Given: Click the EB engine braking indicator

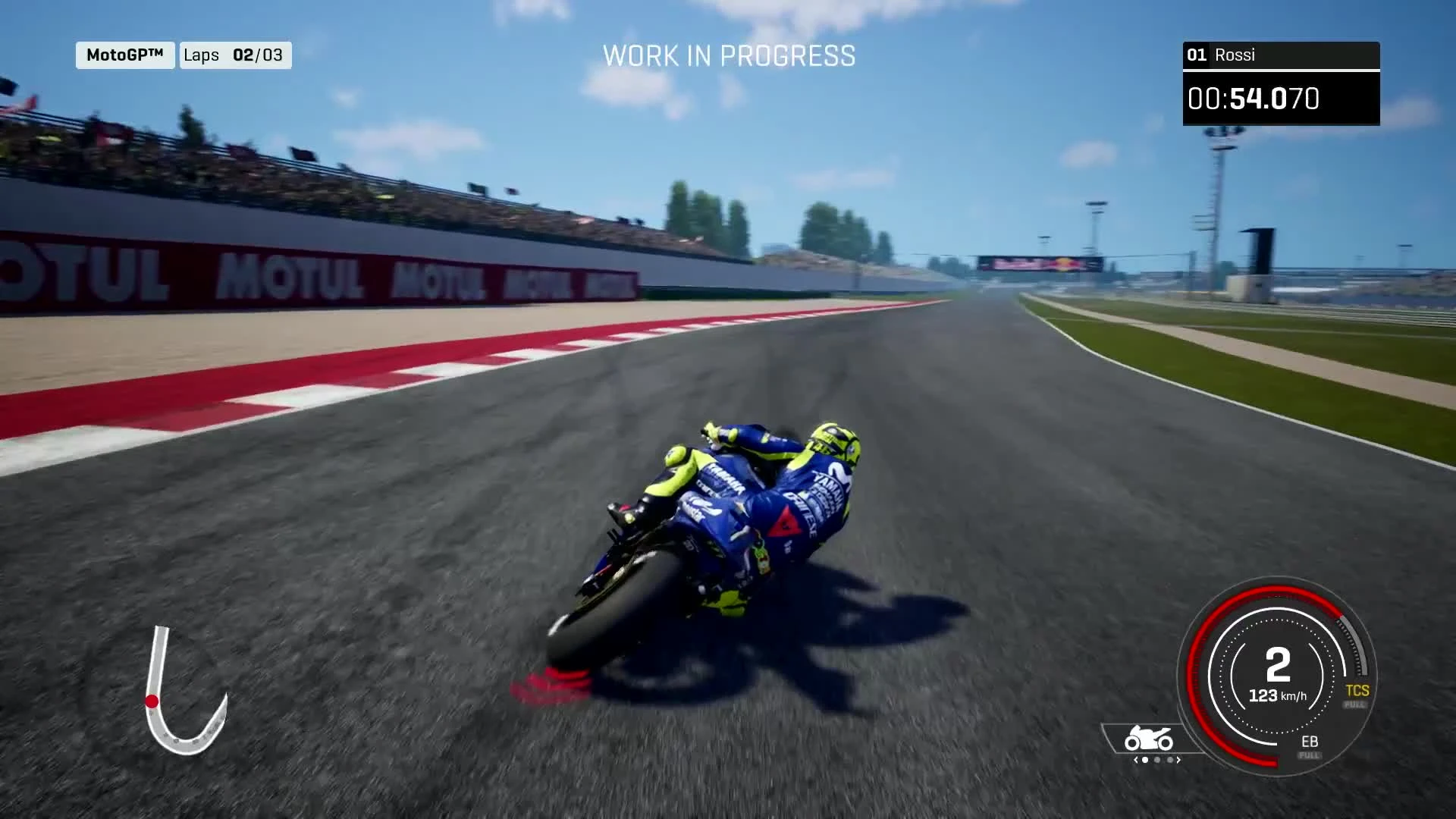Looking at the screenshot, I should point(1311,741).
